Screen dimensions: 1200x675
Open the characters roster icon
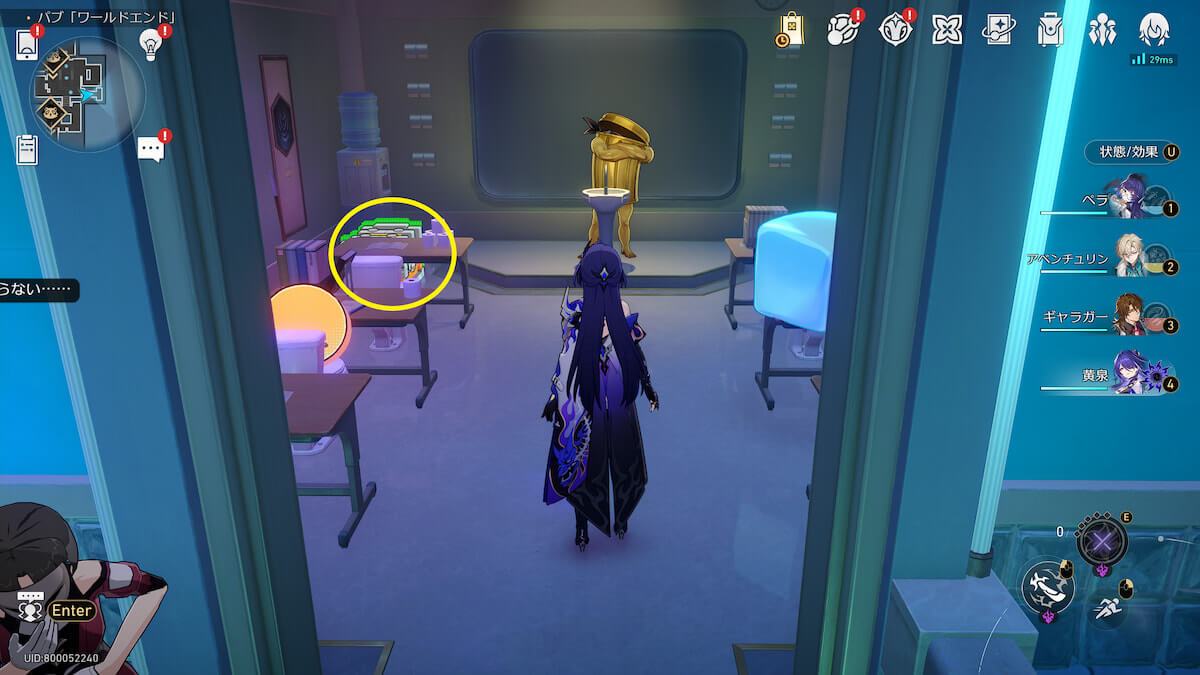click(1102, 30)
